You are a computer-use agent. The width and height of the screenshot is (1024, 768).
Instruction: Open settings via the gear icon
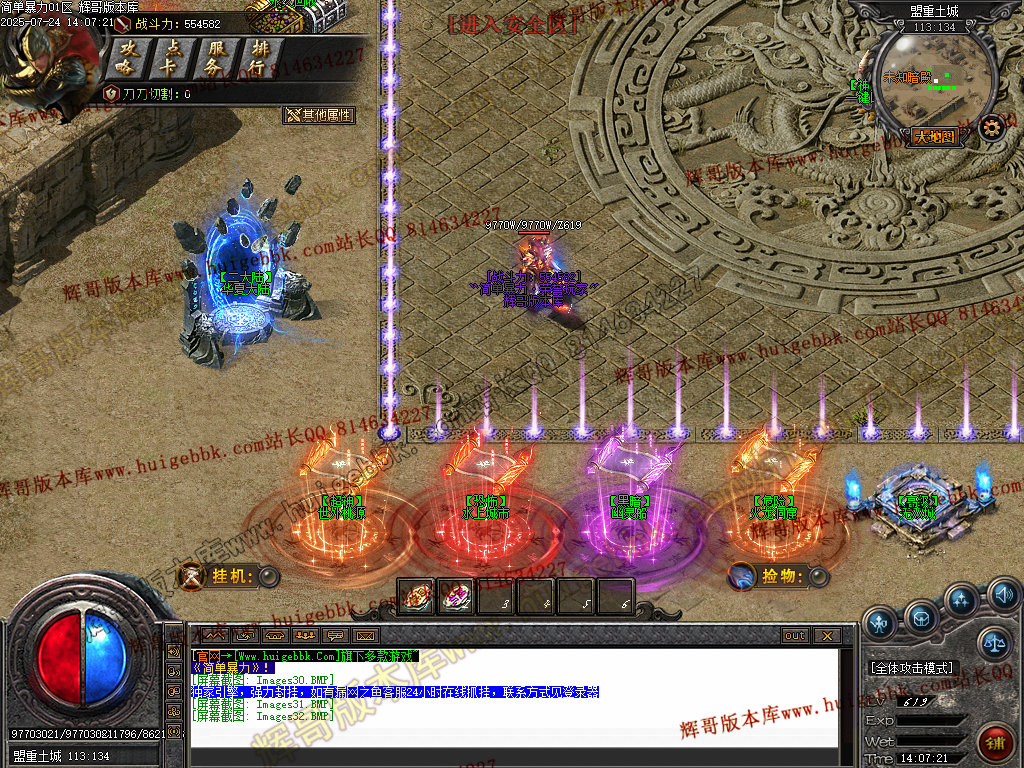tap(991, 127)
